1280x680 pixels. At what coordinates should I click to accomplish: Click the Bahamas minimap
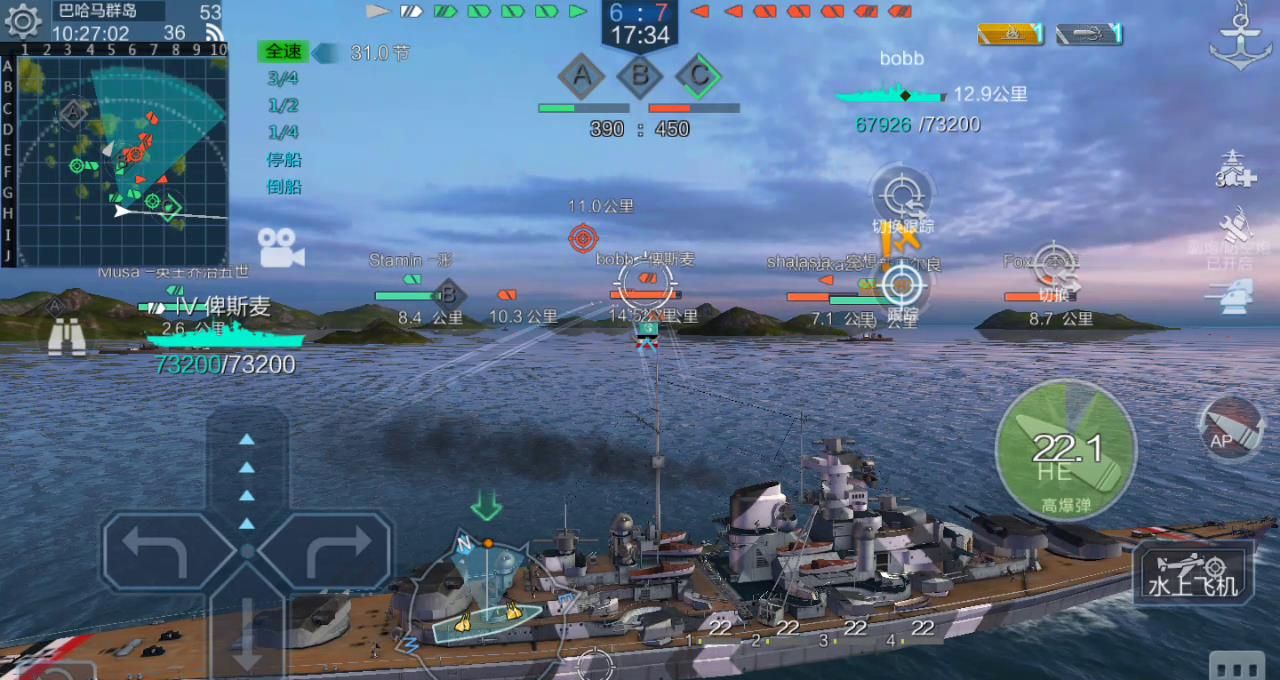click(122, 158)
